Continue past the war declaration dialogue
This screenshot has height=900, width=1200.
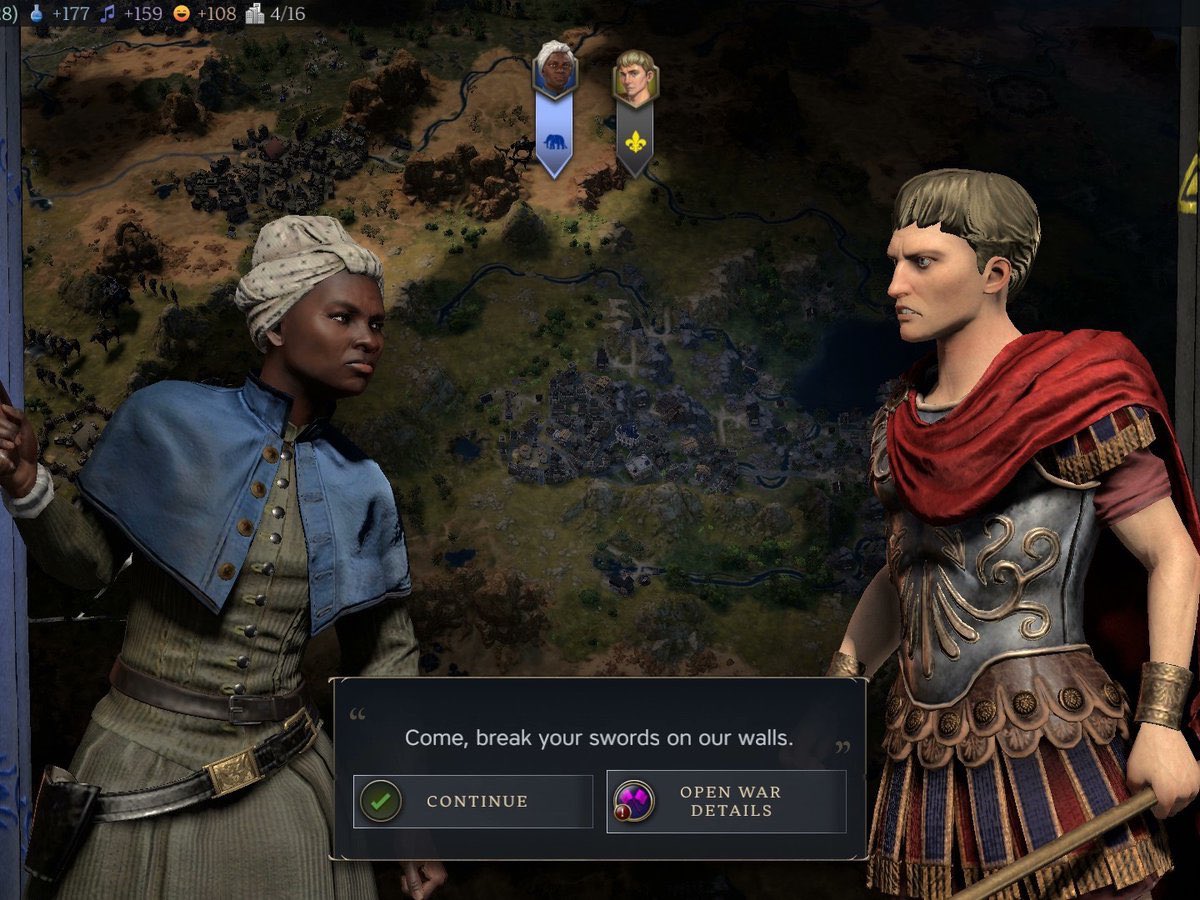[x=473, y=801]
